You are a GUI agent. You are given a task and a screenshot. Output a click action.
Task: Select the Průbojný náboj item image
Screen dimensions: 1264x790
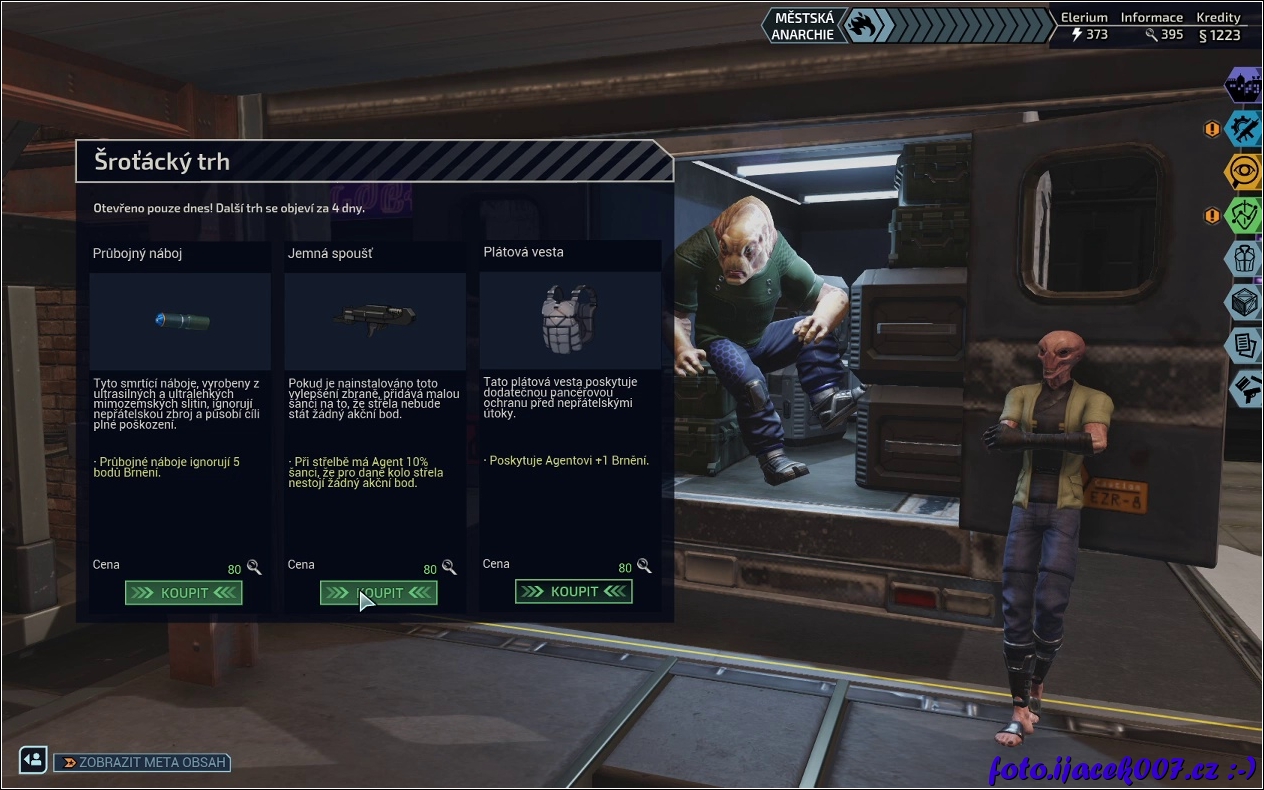click(x=181, y=321)
